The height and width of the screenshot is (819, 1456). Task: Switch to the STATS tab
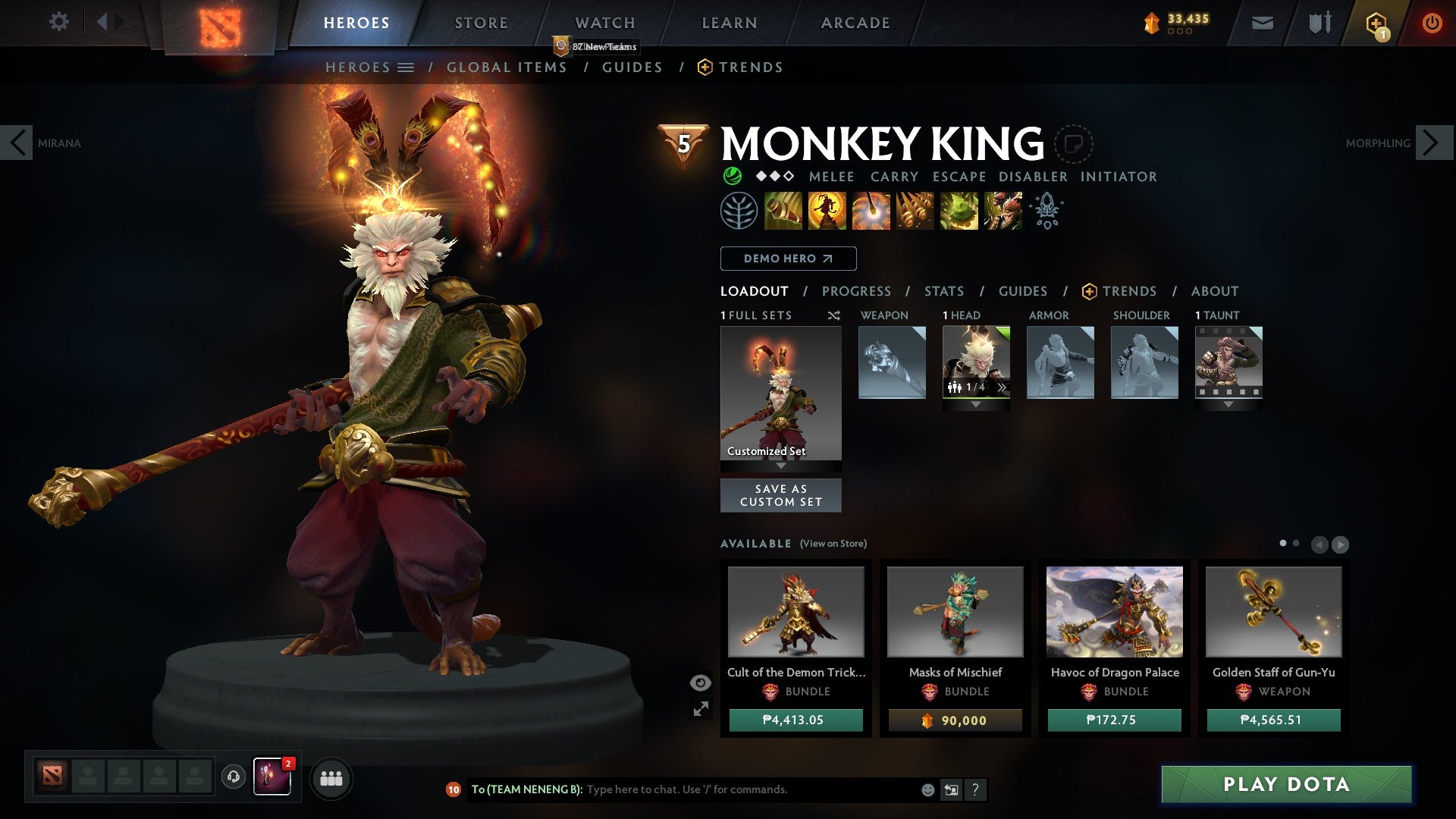[943, 290]
